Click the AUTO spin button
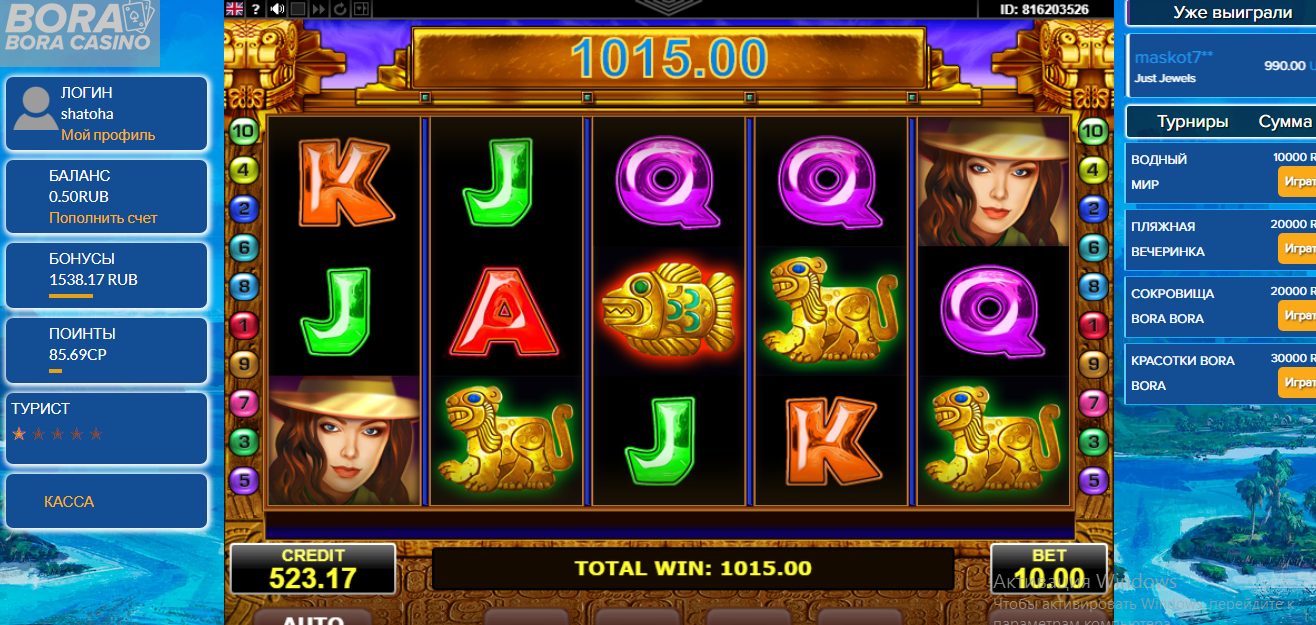Image resolution: width=1316 pixels, height=625 pixels. 314,618
